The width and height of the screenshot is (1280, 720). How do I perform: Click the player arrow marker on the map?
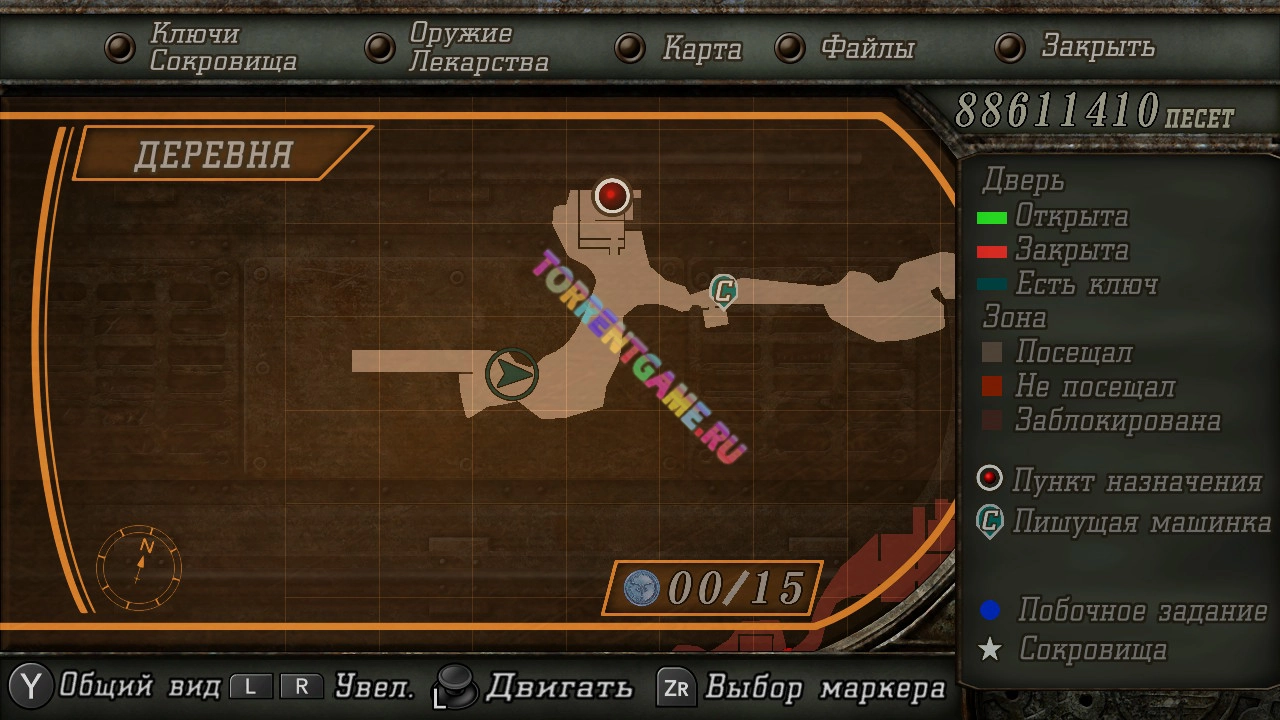512,375
